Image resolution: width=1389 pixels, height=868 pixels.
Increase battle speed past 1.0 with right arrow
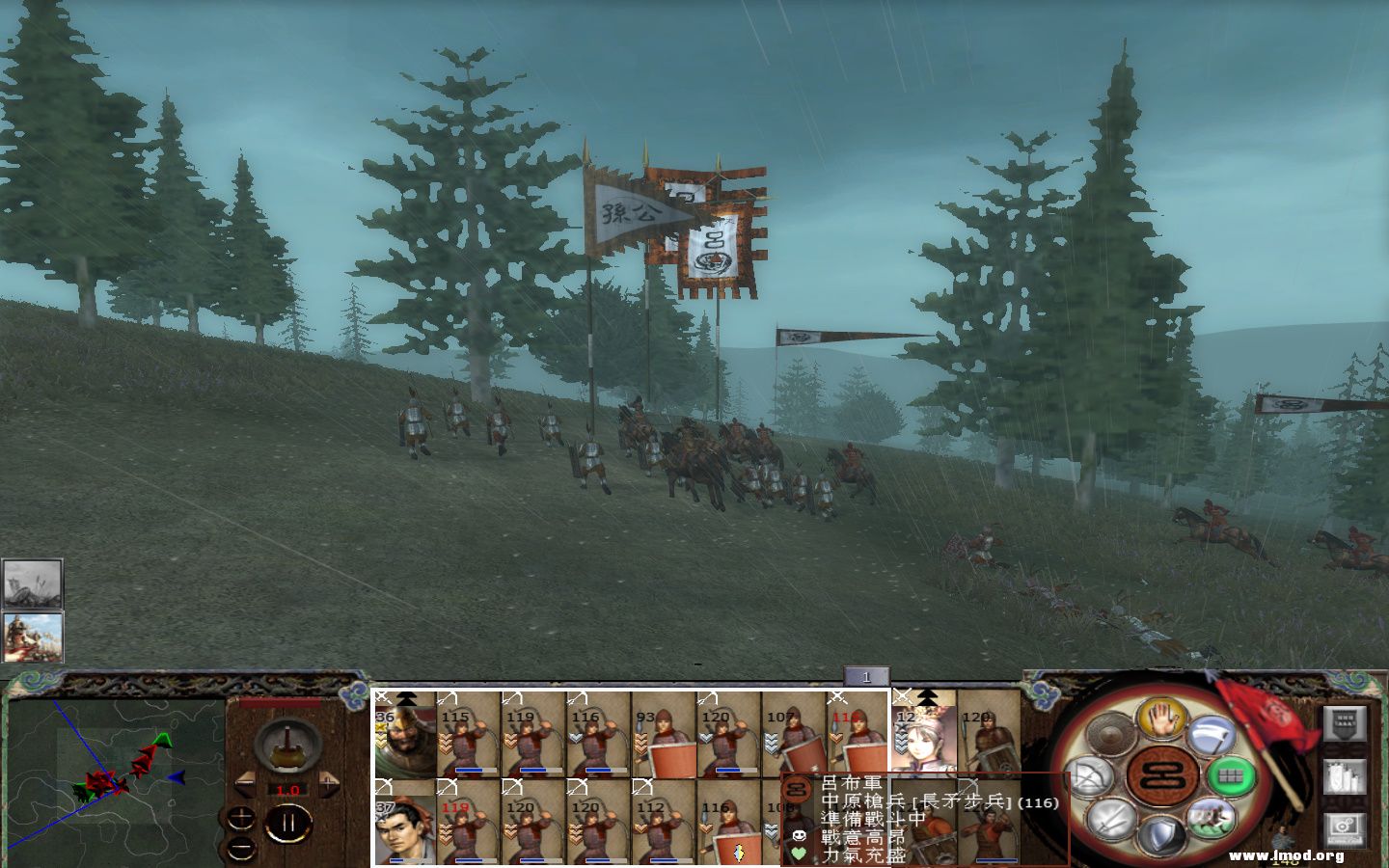pyautogui.click(x=331, y=786)
